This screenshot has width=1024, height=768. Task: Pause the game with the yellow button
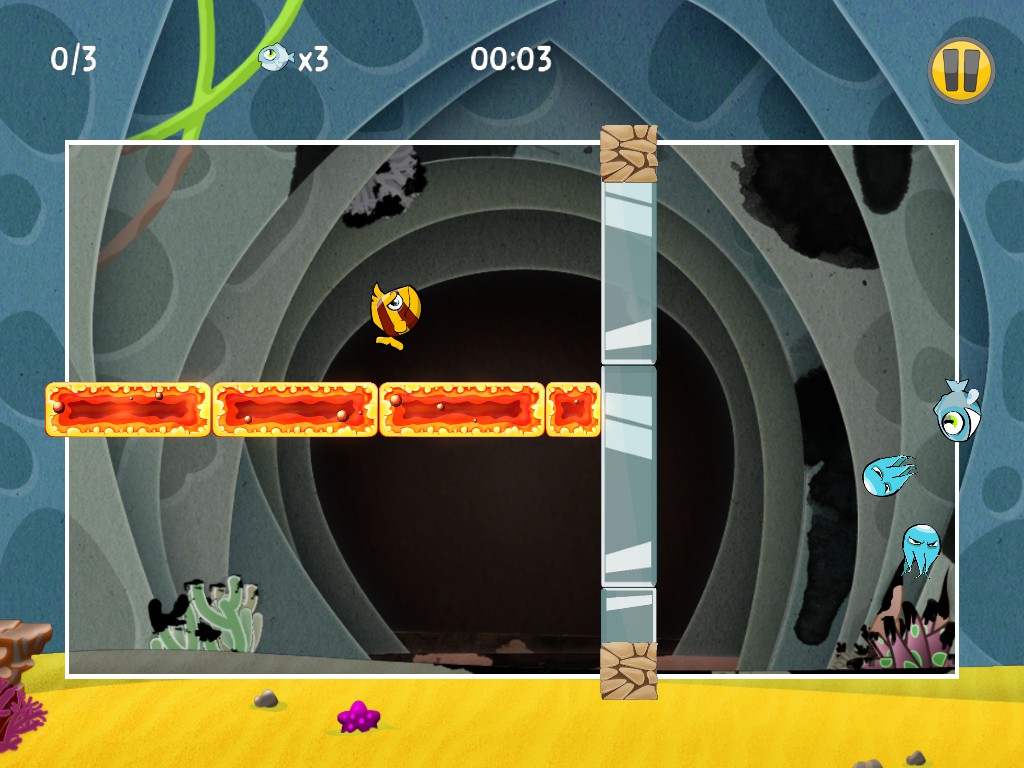point(960,70)
